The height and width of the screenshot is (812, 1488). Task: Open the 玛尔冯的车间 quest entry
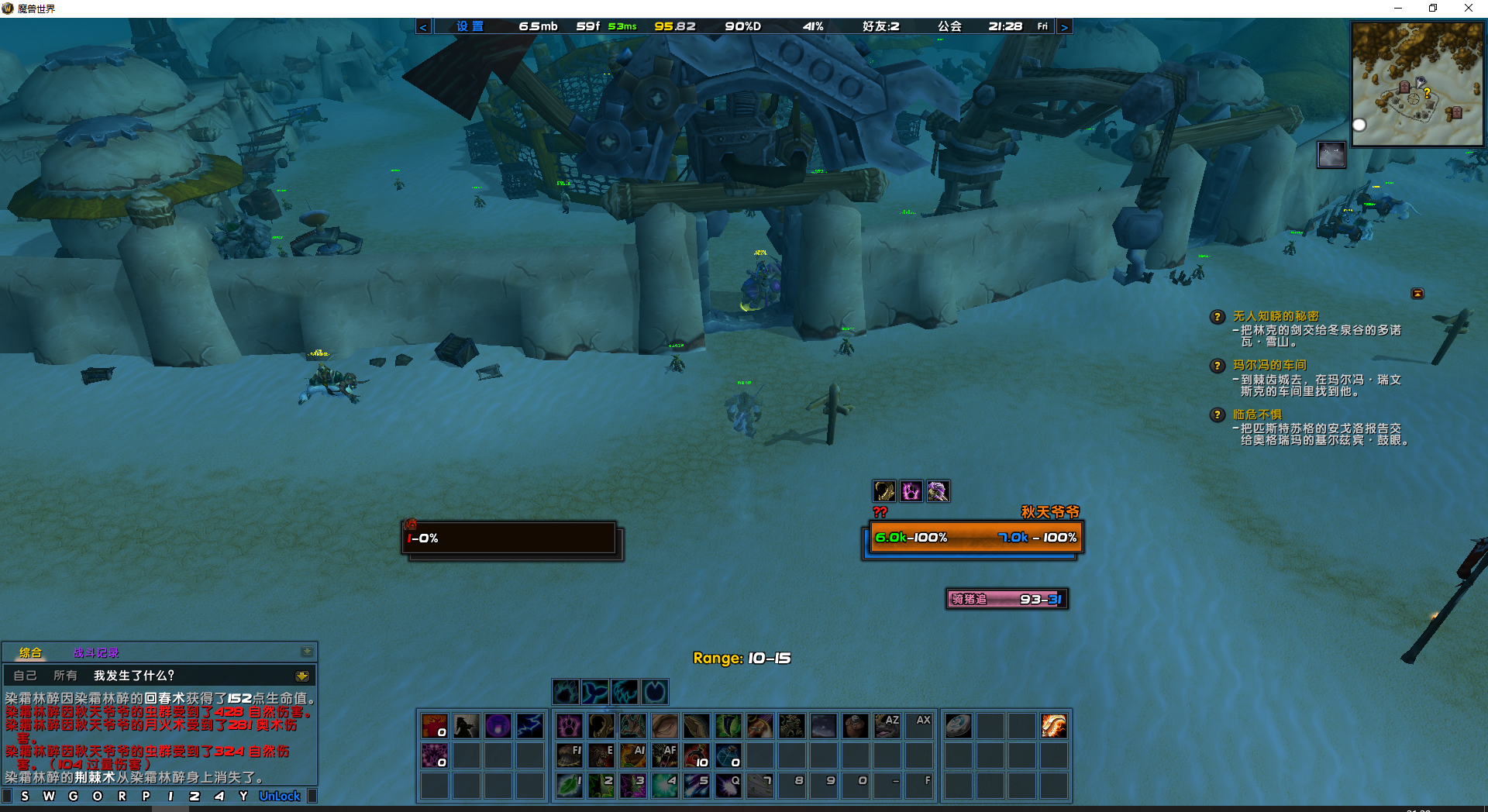click(1269, 365)
